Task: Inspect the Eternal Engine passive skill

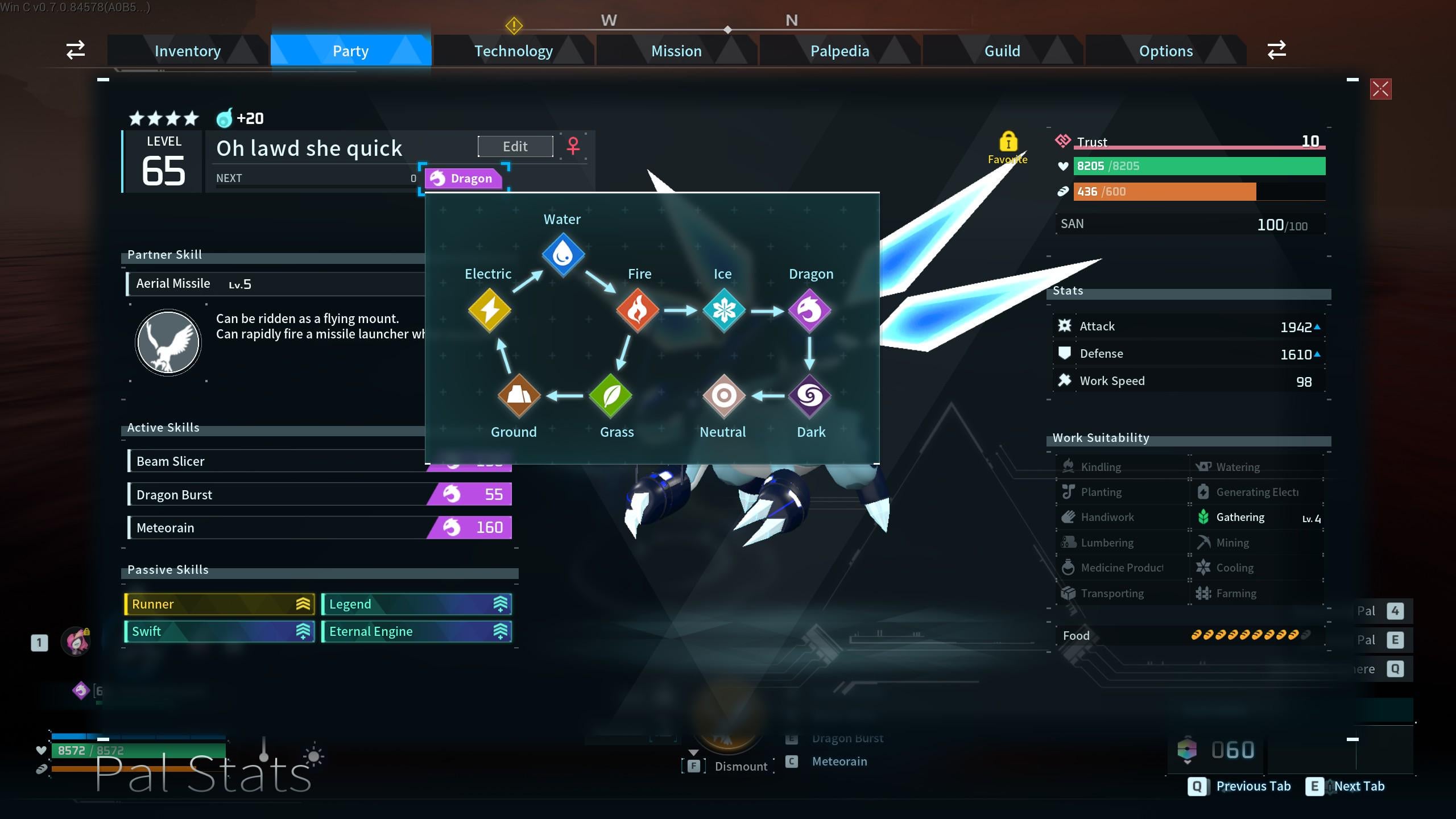Action: 416,631
